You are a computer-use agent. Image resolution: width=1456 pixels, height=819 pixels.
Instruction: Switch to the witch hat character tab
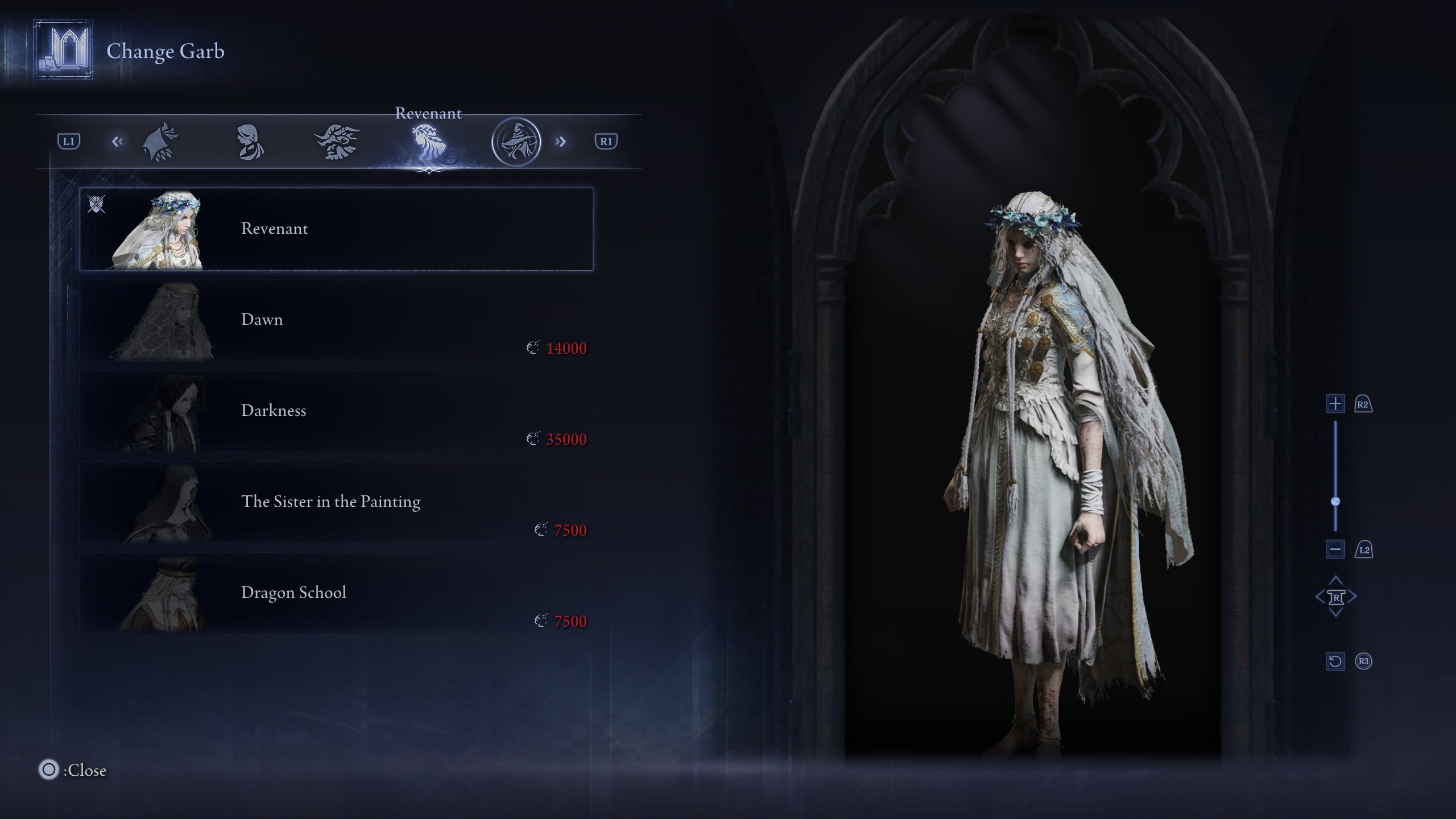coord(516,142)
